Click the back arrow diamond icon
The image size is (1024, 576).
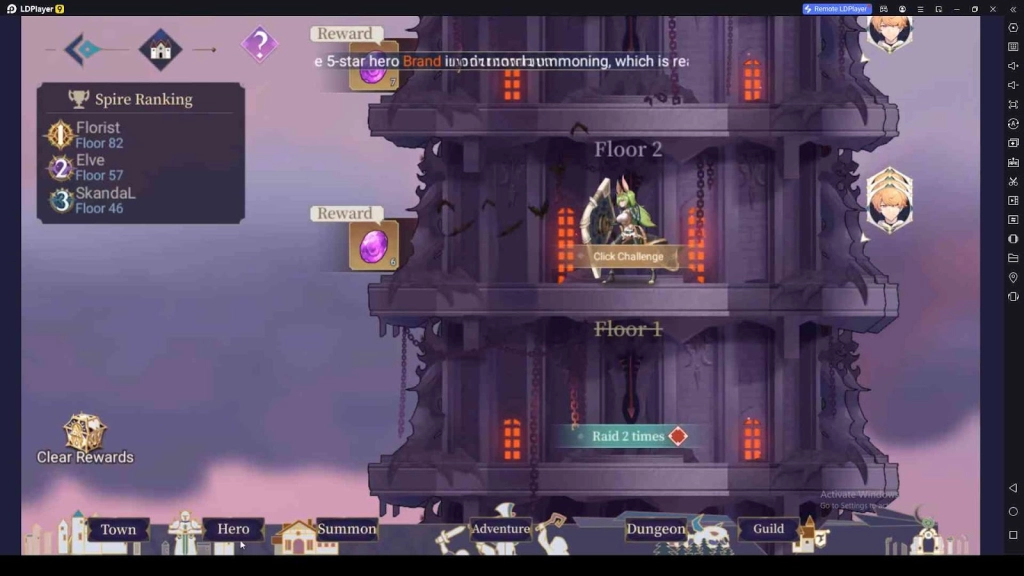click(82, 48)
